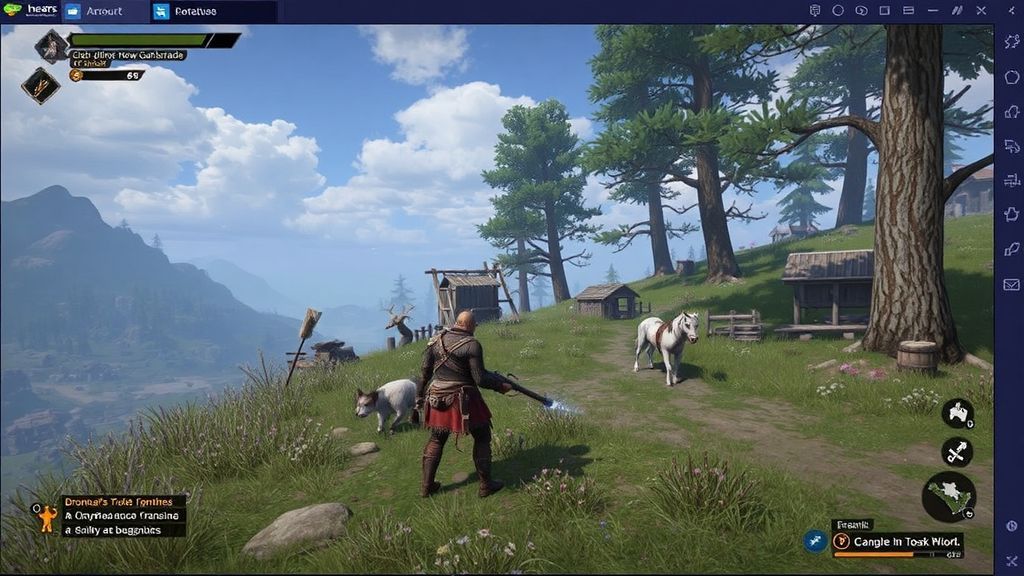Activate the blue round arrow skill button
This screenshot has height=576, width=1024.
(816, 541)
